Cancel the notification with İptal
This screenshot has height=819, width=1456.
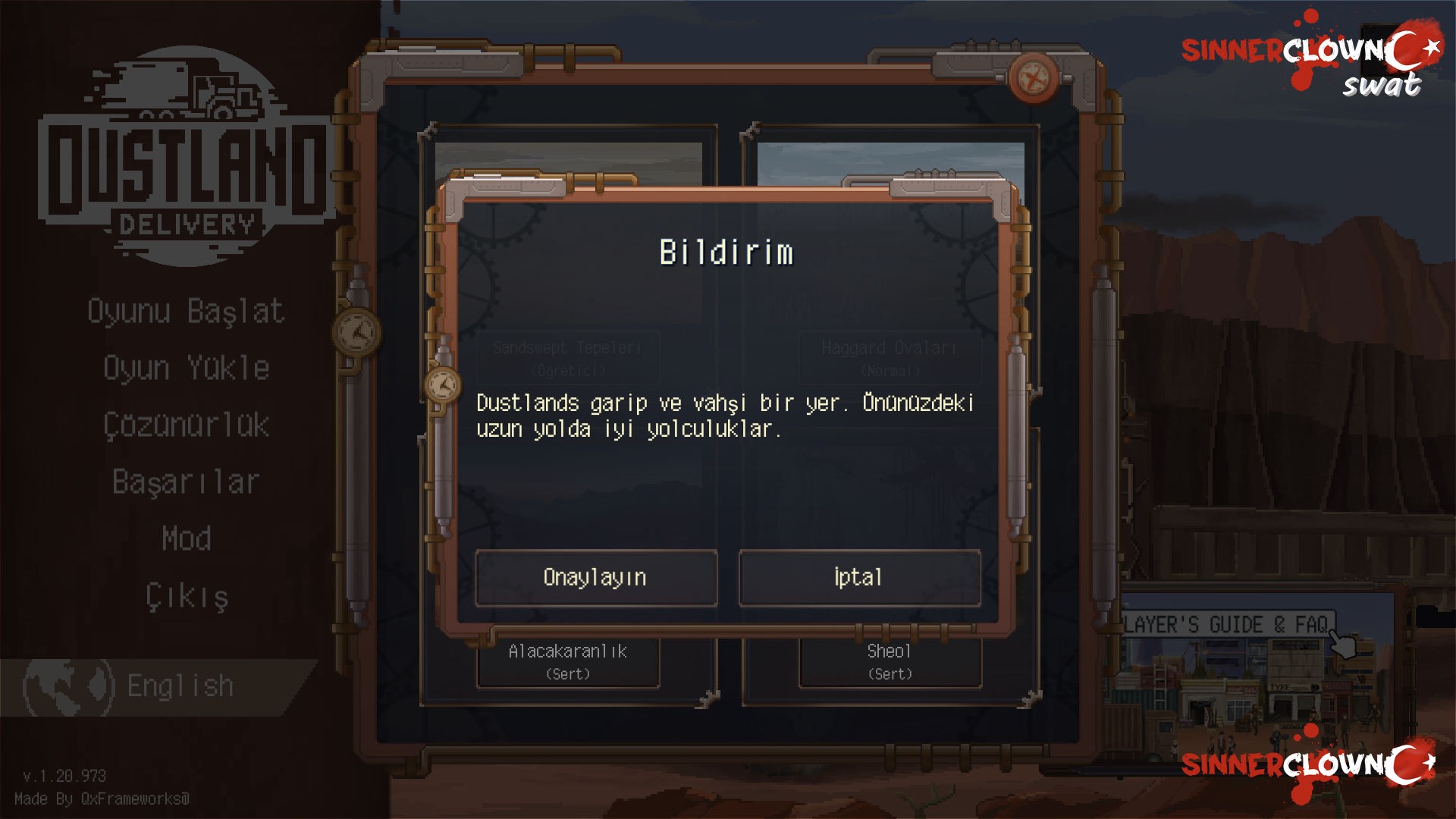tap(859, 578)
